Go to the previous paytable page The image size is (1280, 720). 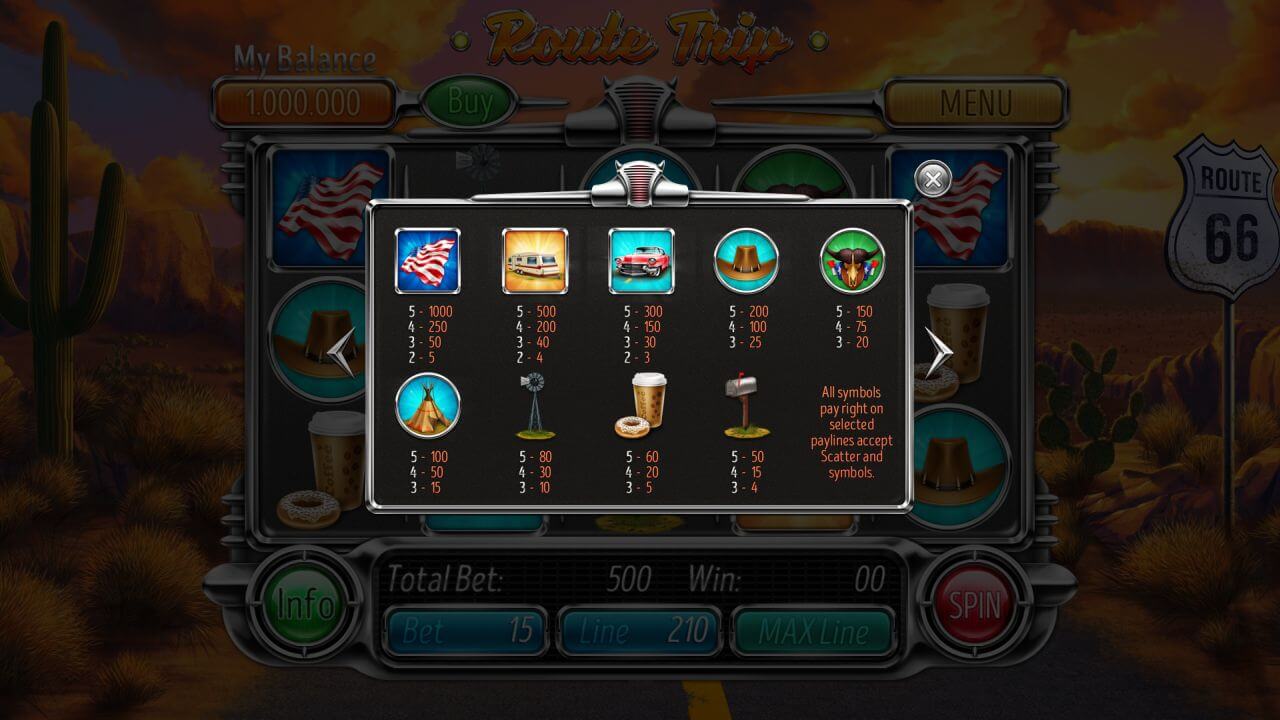[342, 352]
